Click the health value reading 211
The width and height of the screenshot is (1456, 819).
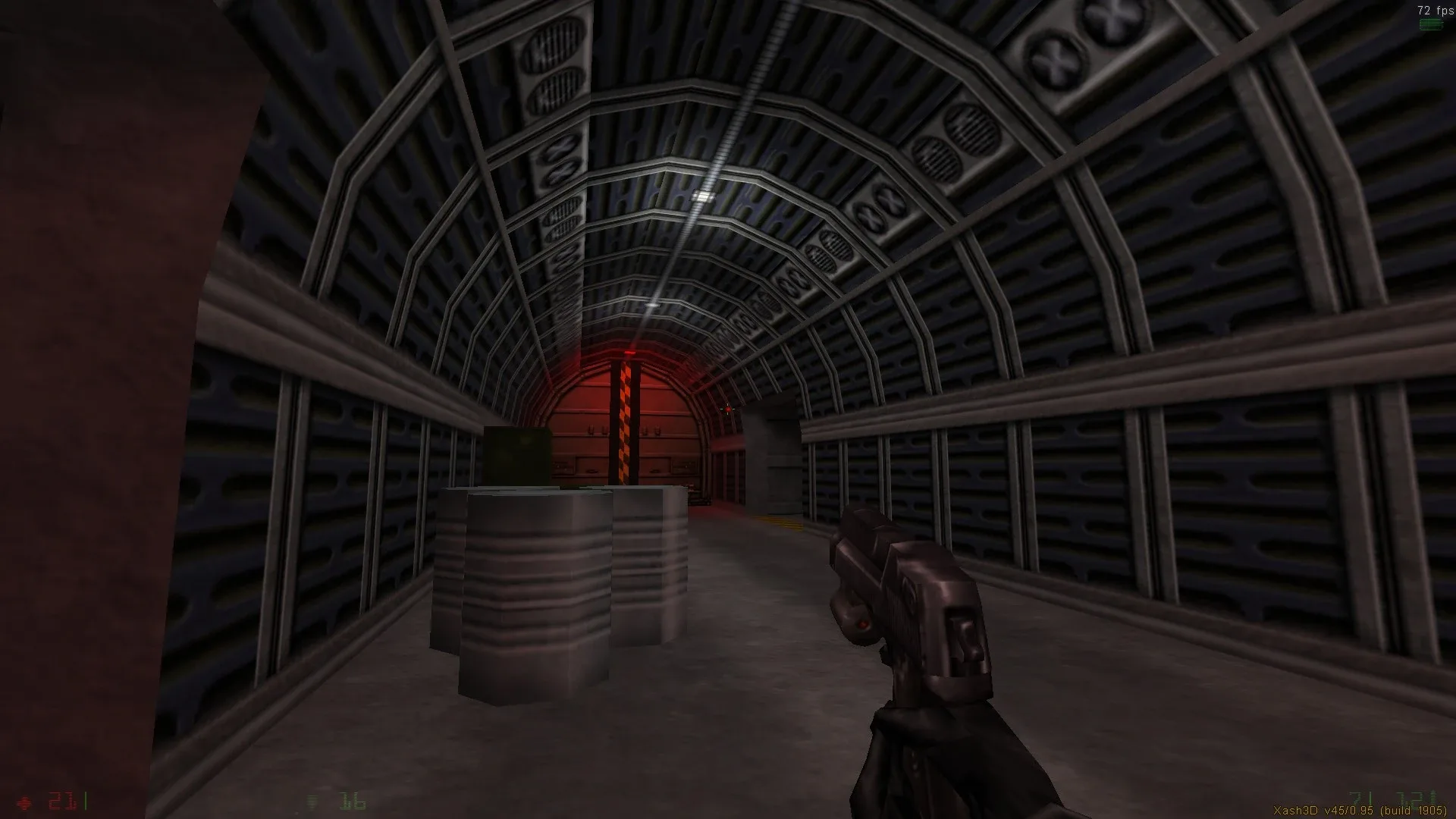pos(64,799)
